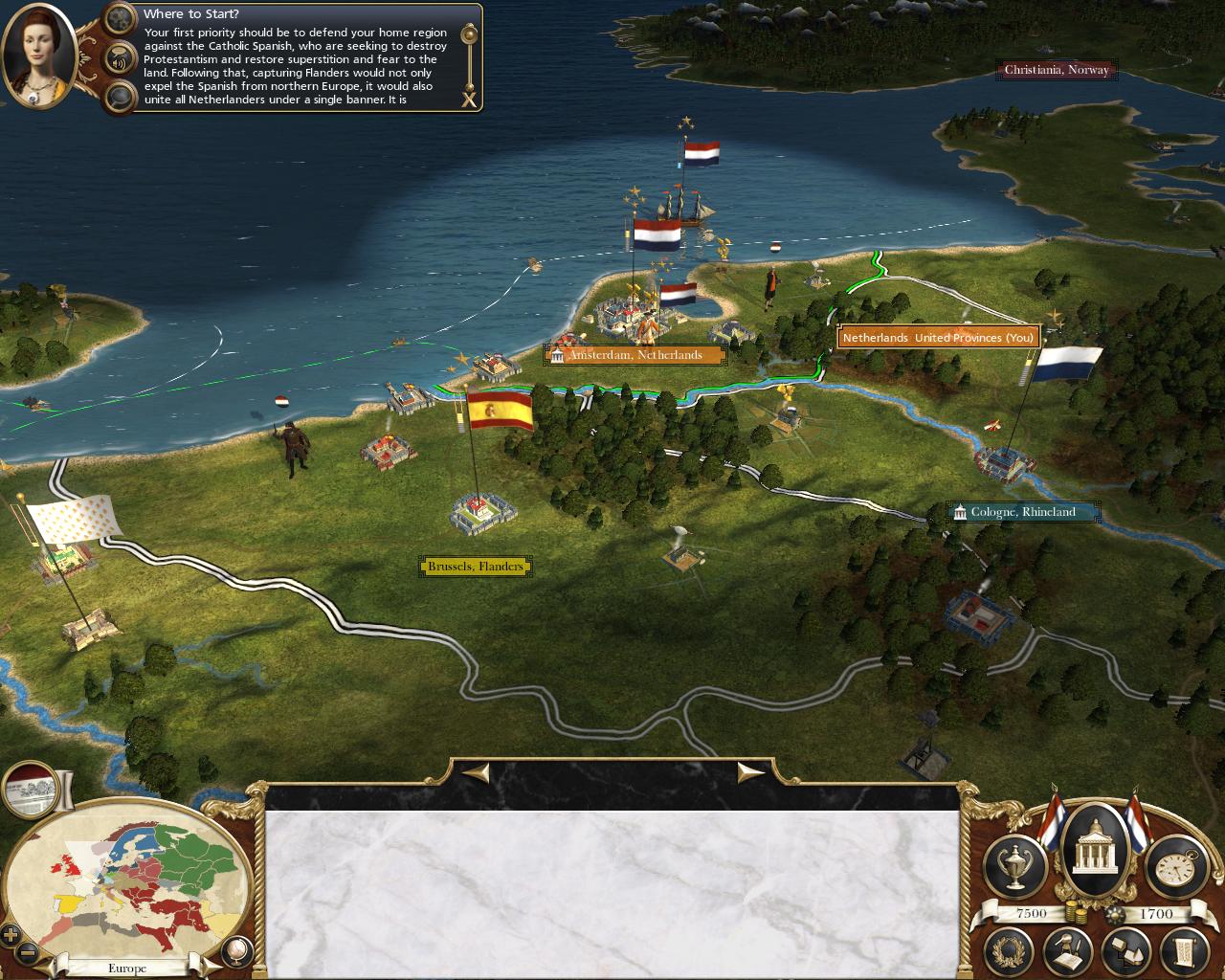Open the scroll missions button
1225x980 pixels.
[1181, 949]
